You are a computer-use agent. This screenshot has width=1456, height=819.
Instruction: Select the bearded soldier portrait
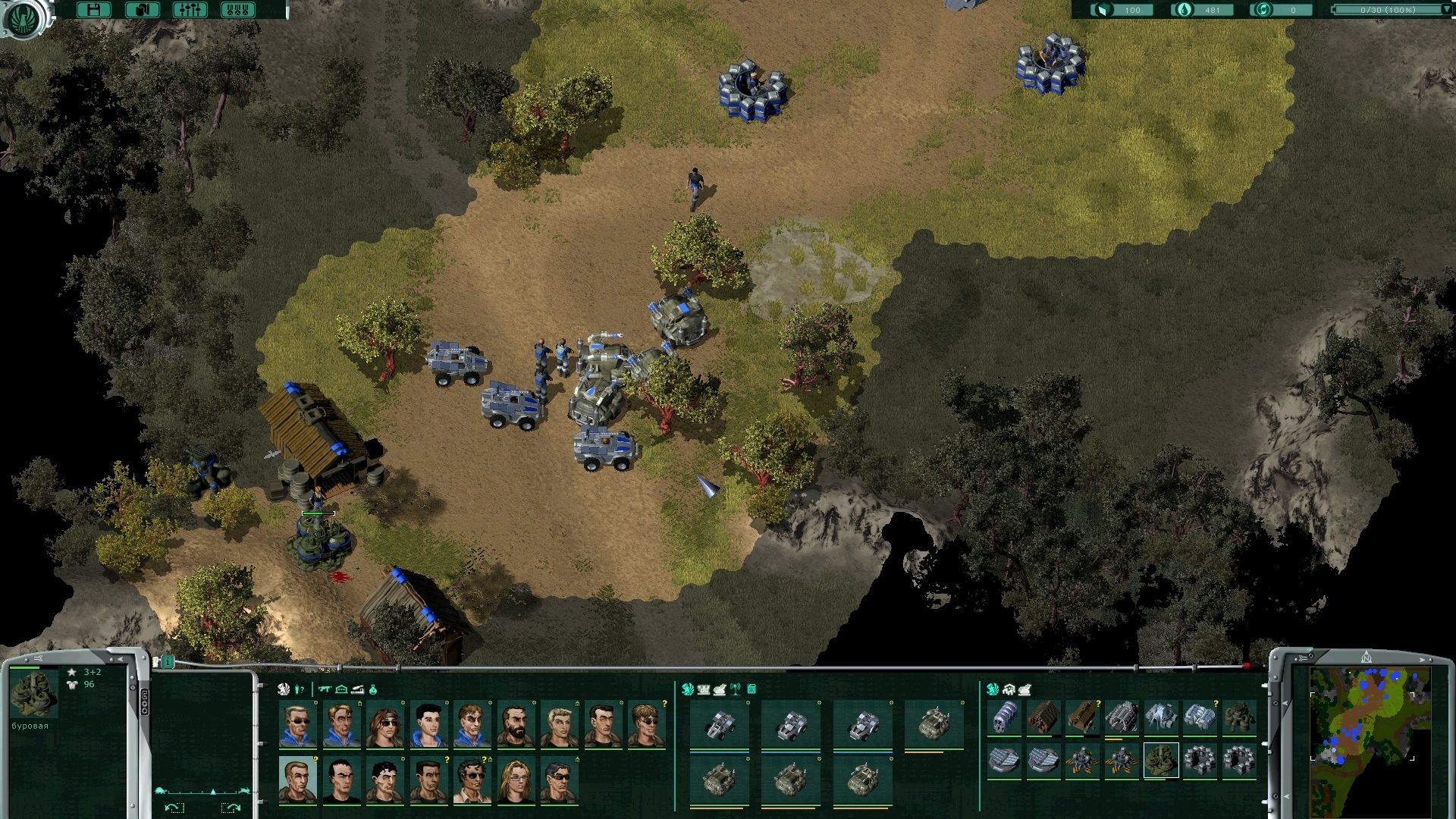pyautogui.click(x=516, y=724)
